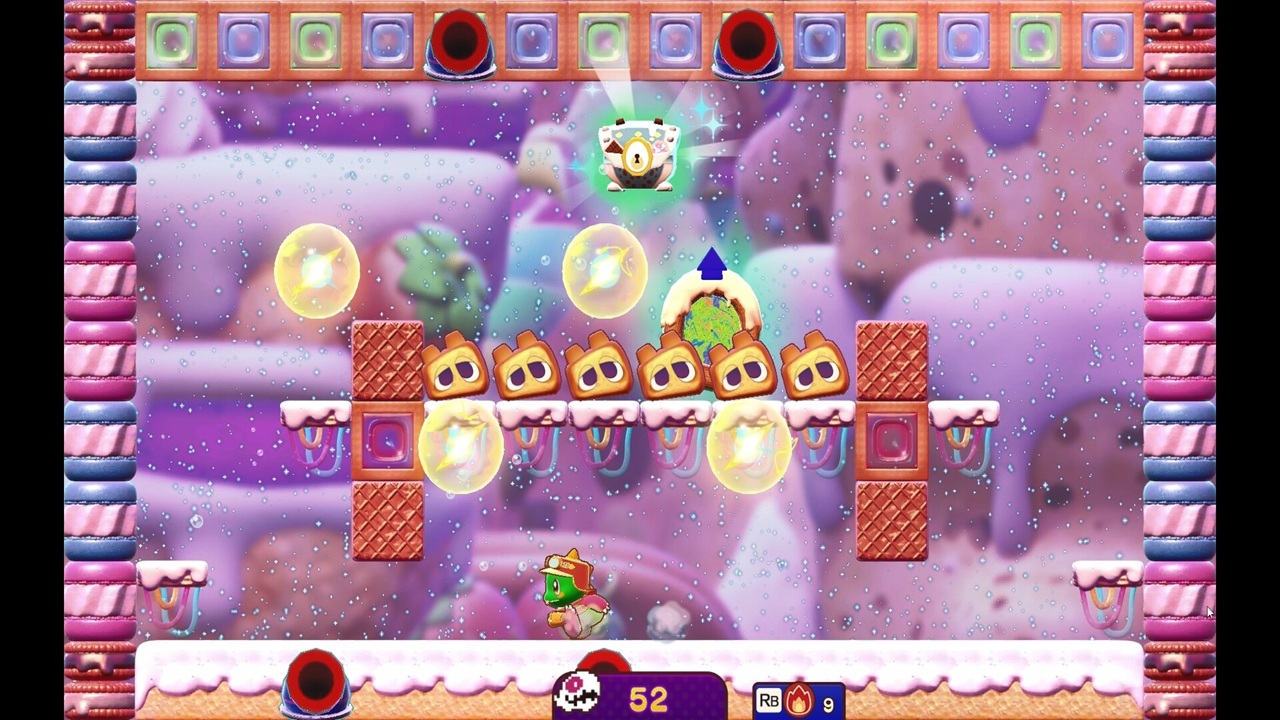Click the red square tile on the left platform
This screenshot has width=1280, height=720.
tap(389, 440)
